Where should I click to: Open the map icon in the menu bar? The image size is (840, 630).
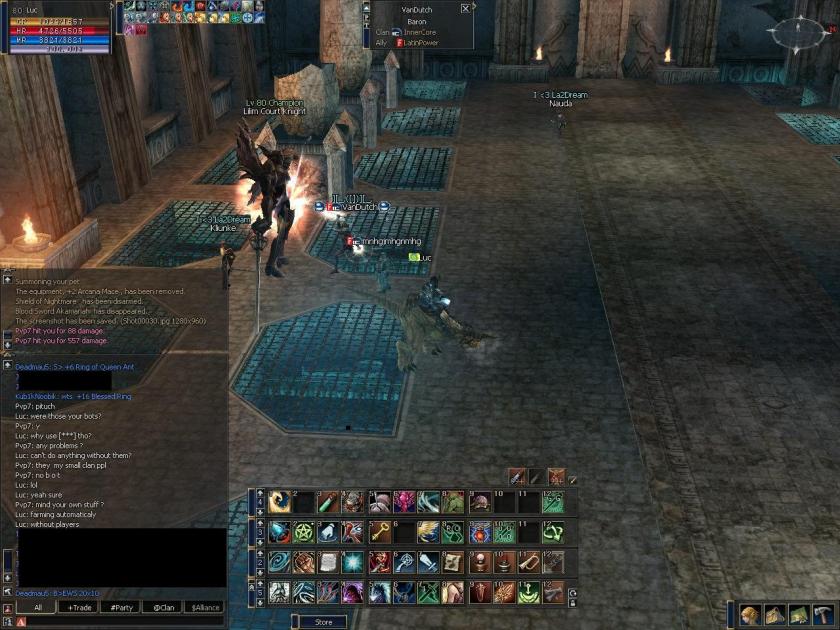798,614
